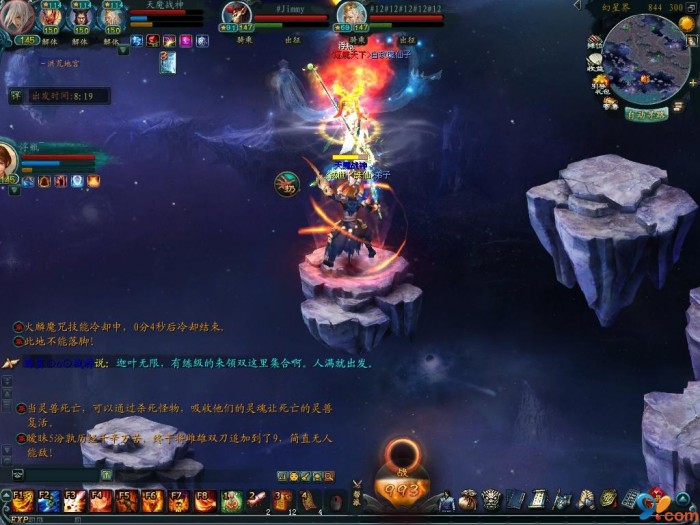Select the white-haired player portrait

(x=18, y=17)
